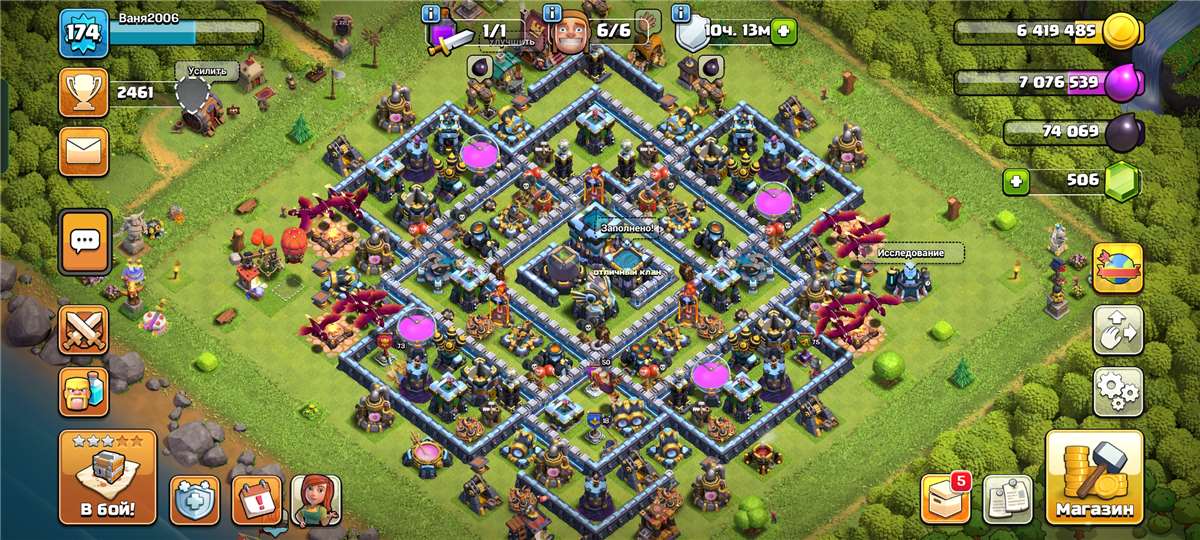Screen dimensions: 1200x540
Task: Open the paper notes button
Action: click(1007, 498)
